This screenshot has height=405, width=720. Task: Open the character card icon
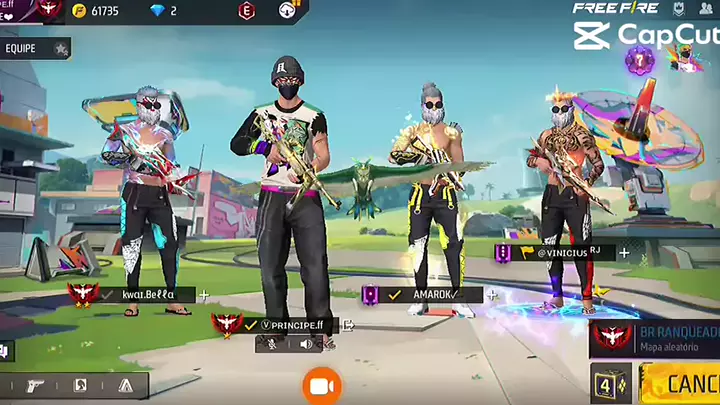(81, 385)
